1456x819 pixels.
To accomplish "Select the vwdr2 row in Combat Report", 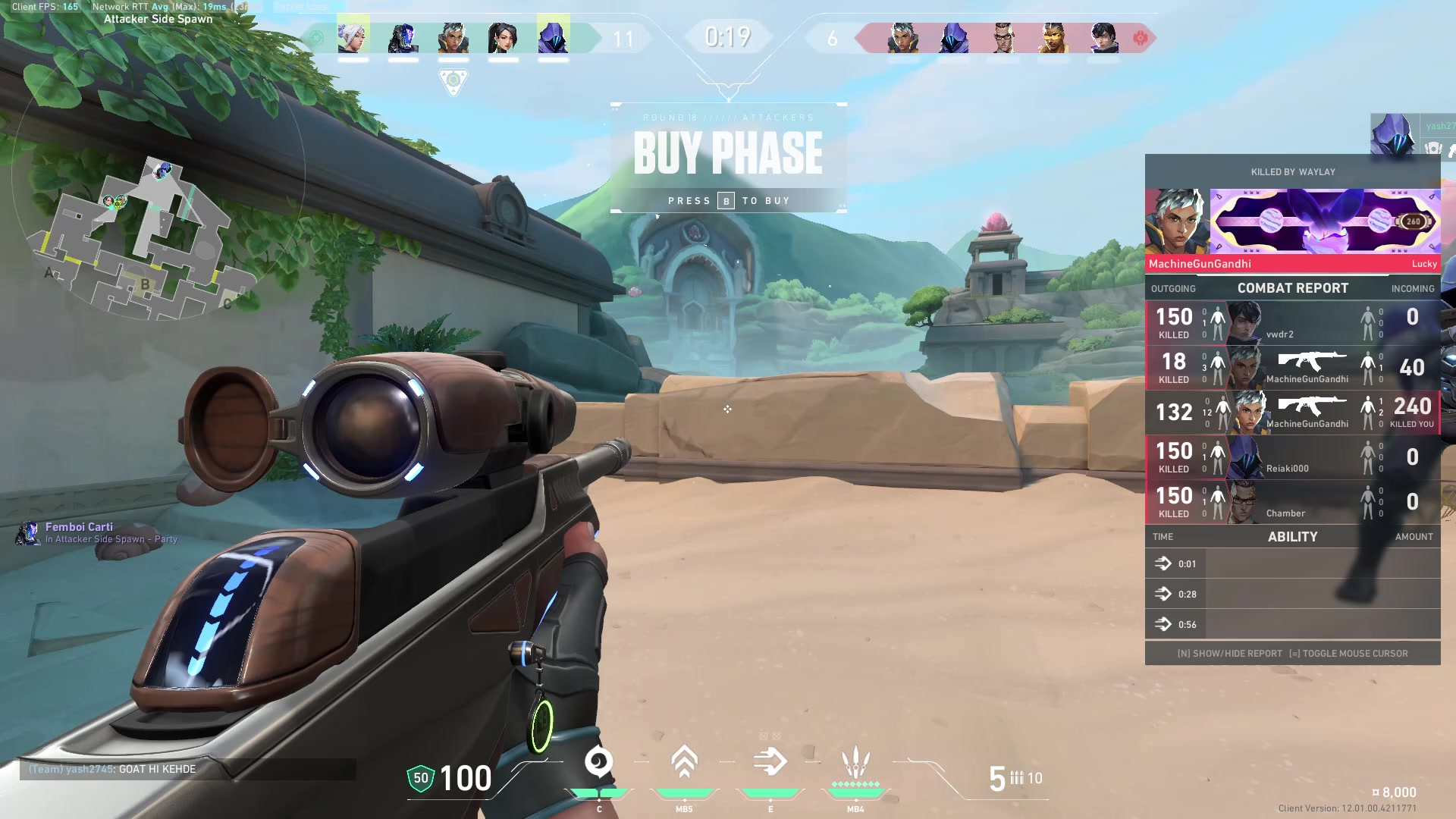I will (1292, 324).
